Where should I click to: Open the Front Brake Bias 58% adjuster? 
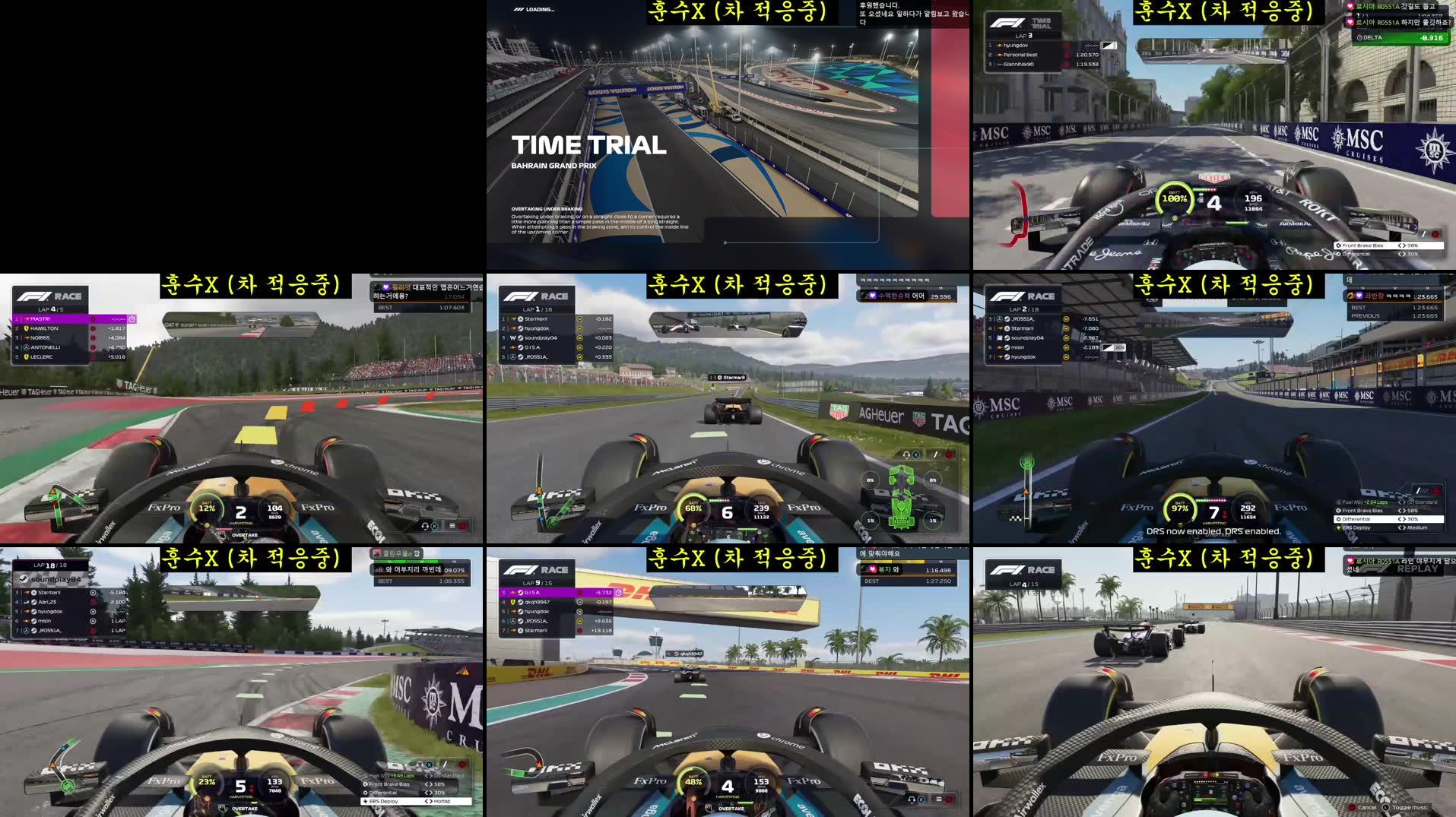click(x=1402, y=511)
